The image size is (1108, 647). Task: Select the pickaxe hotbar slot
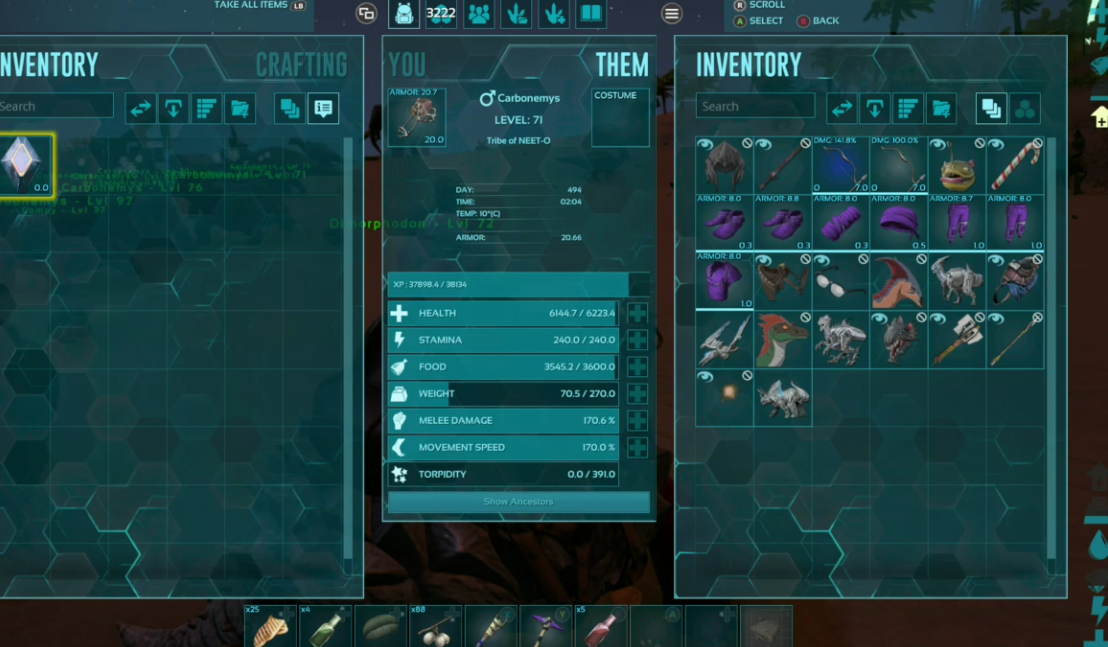click(x=545, y=626)
